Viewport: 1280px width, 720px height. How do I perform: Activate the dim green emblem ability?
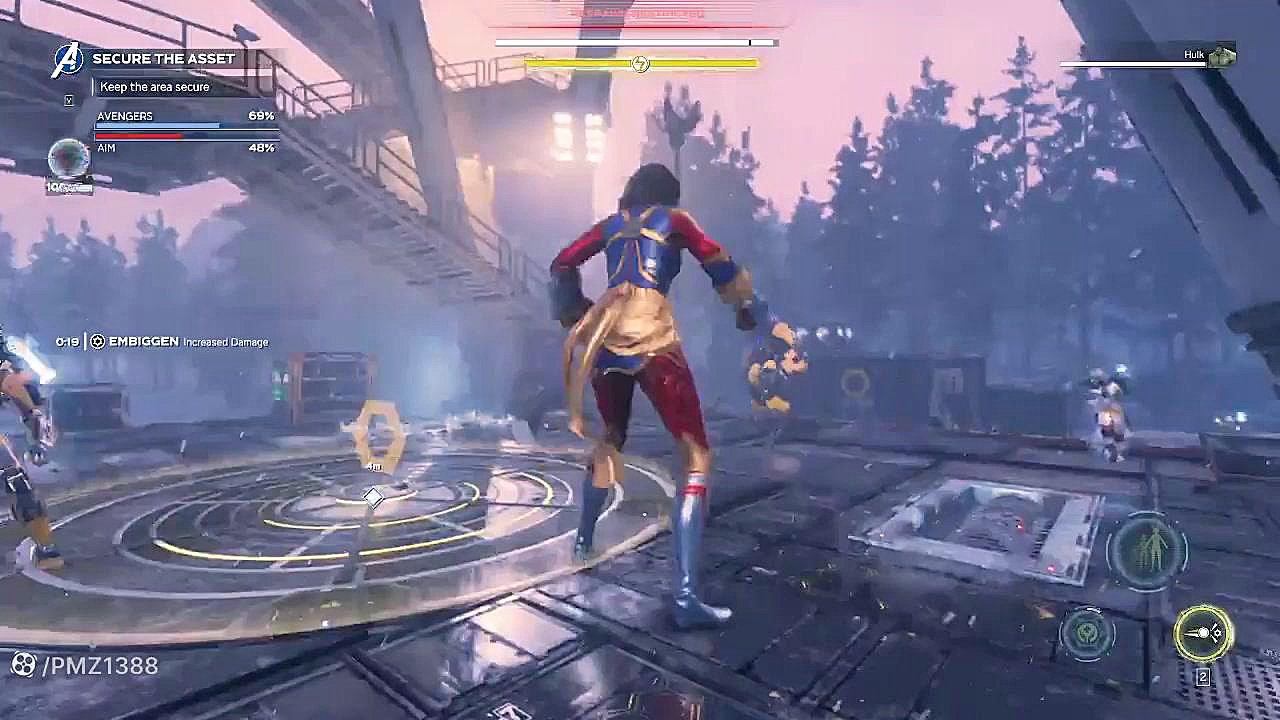coord(1088,634)
